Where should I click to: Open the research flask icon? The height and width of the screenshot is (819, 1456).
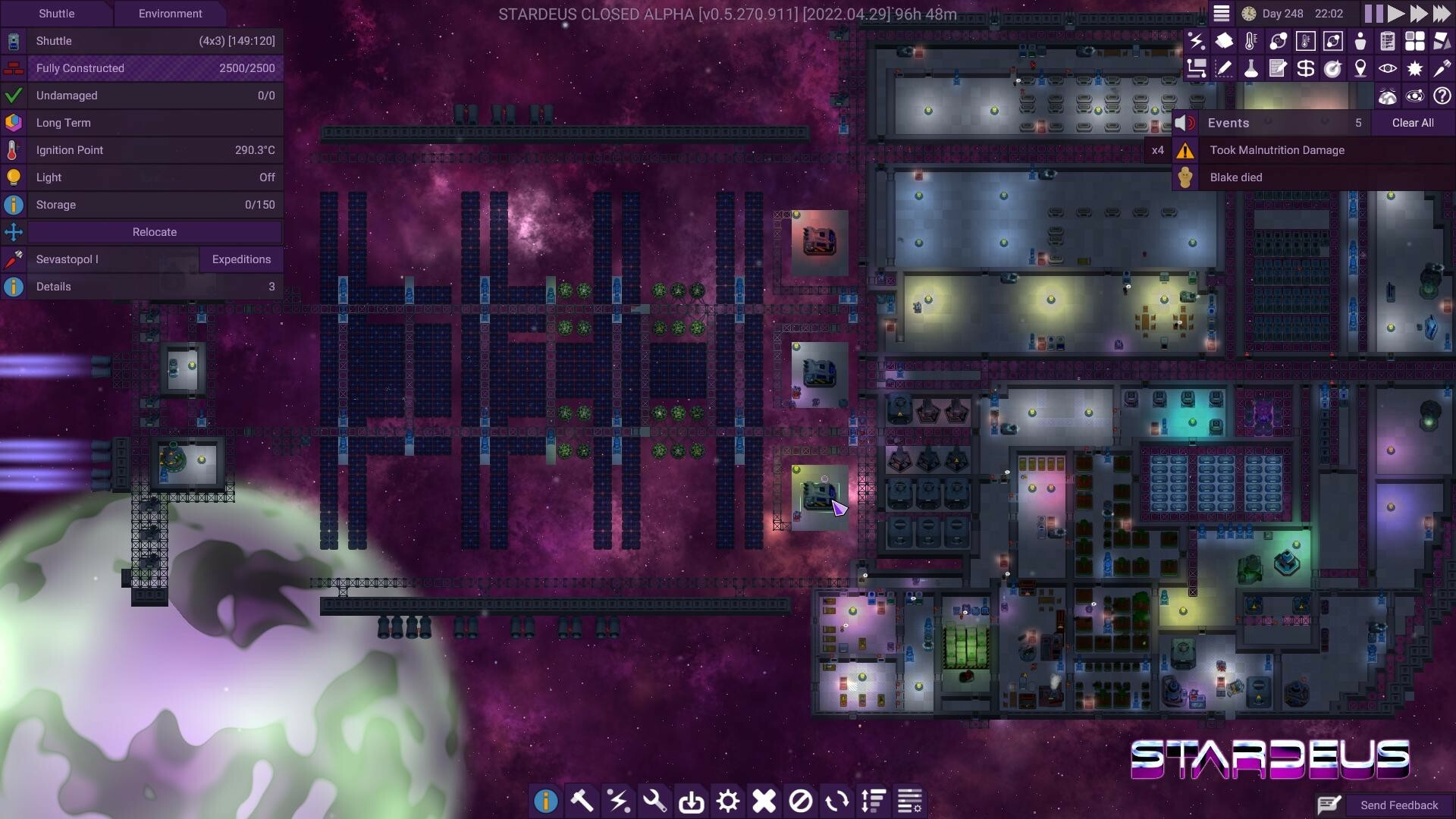[1250, 68]
